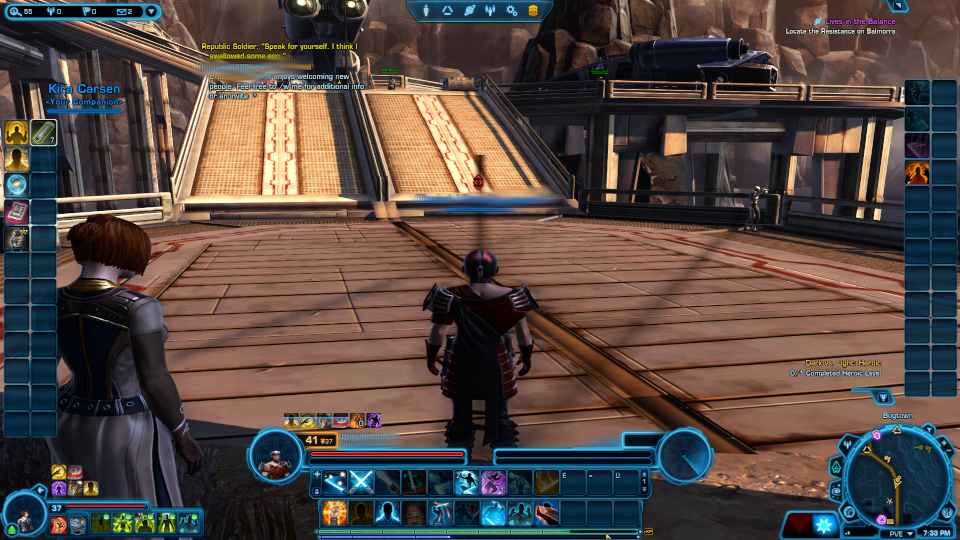960x540 pixels.
Task: Select the Lives in the Balance mission tracker
Action: 860,21
